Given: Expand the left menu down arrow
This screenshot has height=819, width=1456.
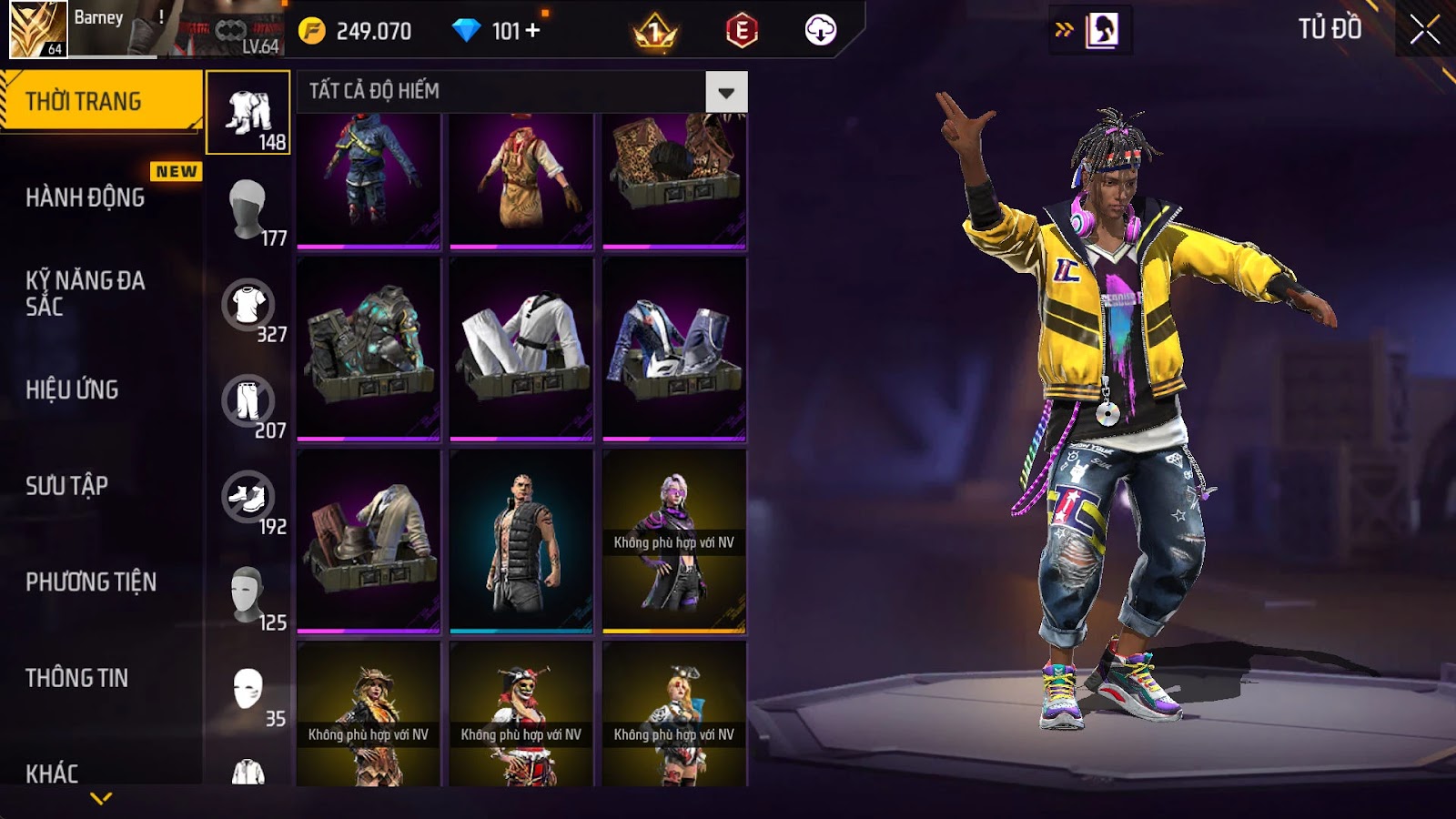Looking at the screenshot, I should point(101,798).
